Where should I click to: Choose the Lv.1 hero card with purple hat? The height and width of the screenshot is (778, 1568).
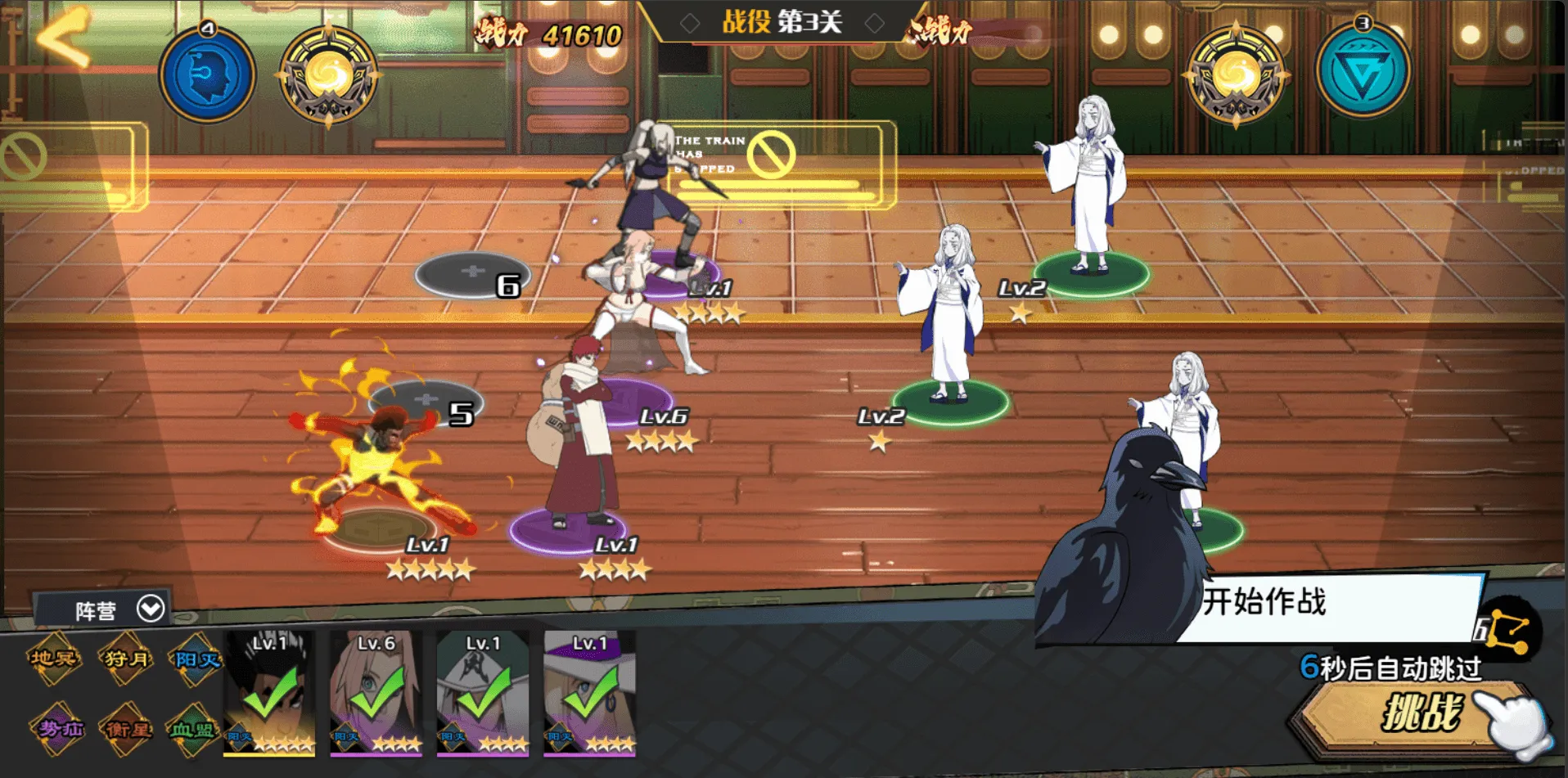click(x=589, y=693)
